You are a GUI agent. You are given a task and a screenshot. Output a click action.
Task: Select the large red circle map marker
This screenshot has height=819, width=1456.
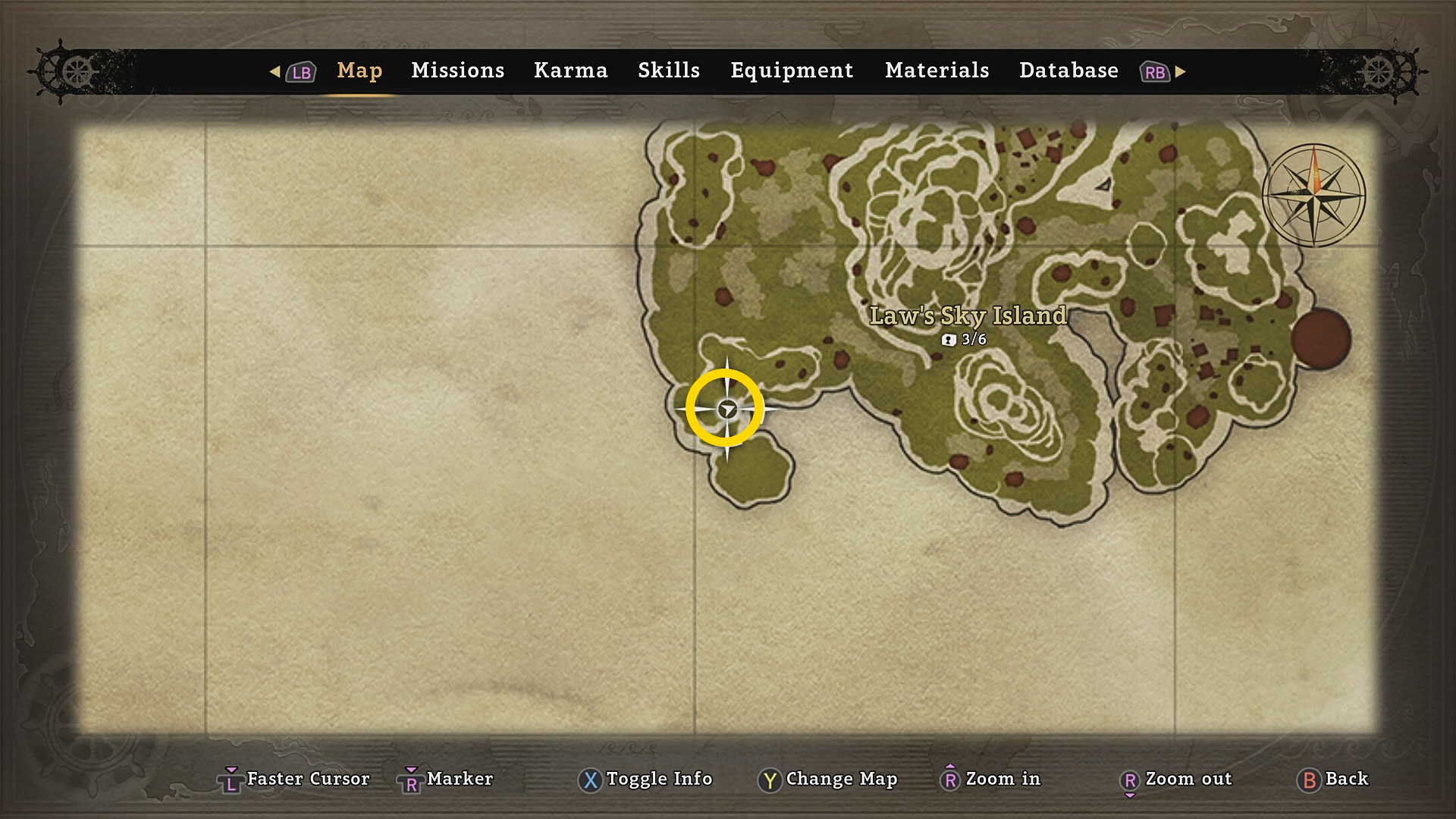click(x=1320, y=338)
